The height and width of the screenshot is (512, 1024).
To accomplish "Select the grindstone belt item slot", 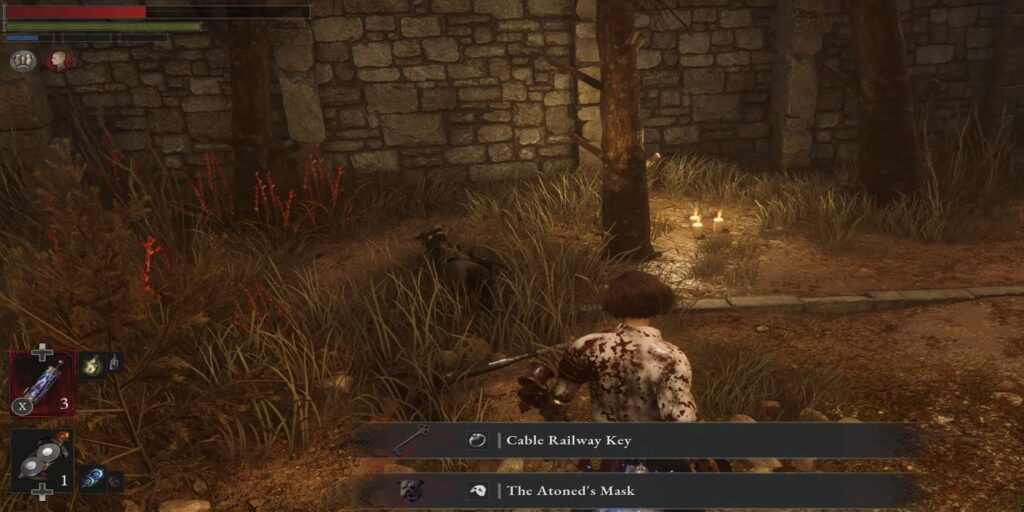I will (42, 459).
